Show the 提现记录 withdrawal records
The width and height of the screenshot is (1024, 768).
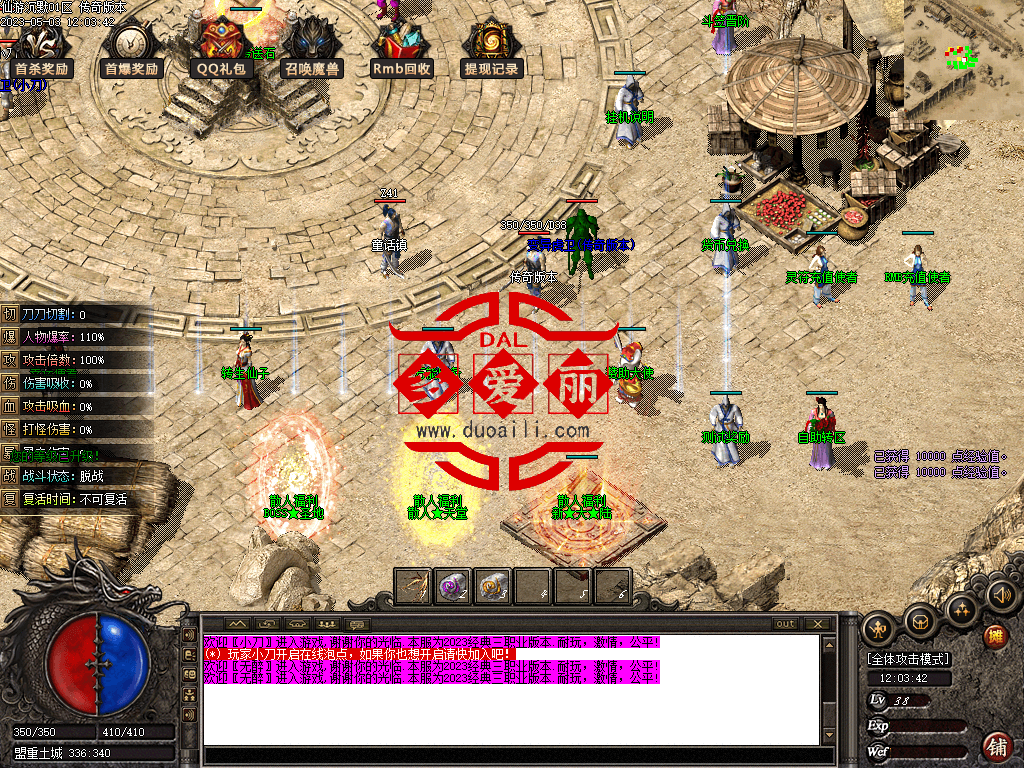point(491,50)
